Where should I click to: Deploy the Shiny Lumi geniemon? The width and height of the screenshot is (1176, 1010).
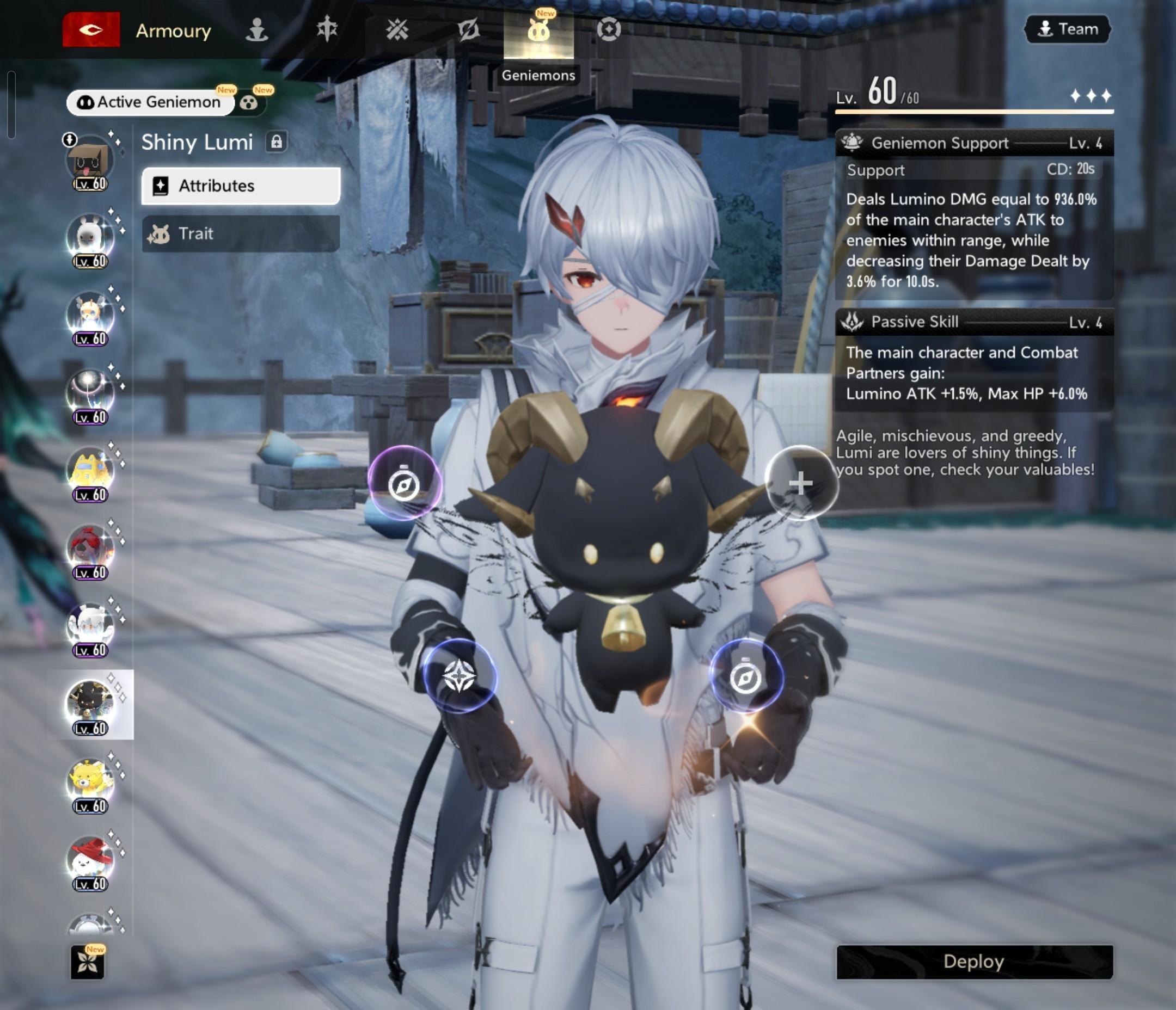click(x=974, y=962)
